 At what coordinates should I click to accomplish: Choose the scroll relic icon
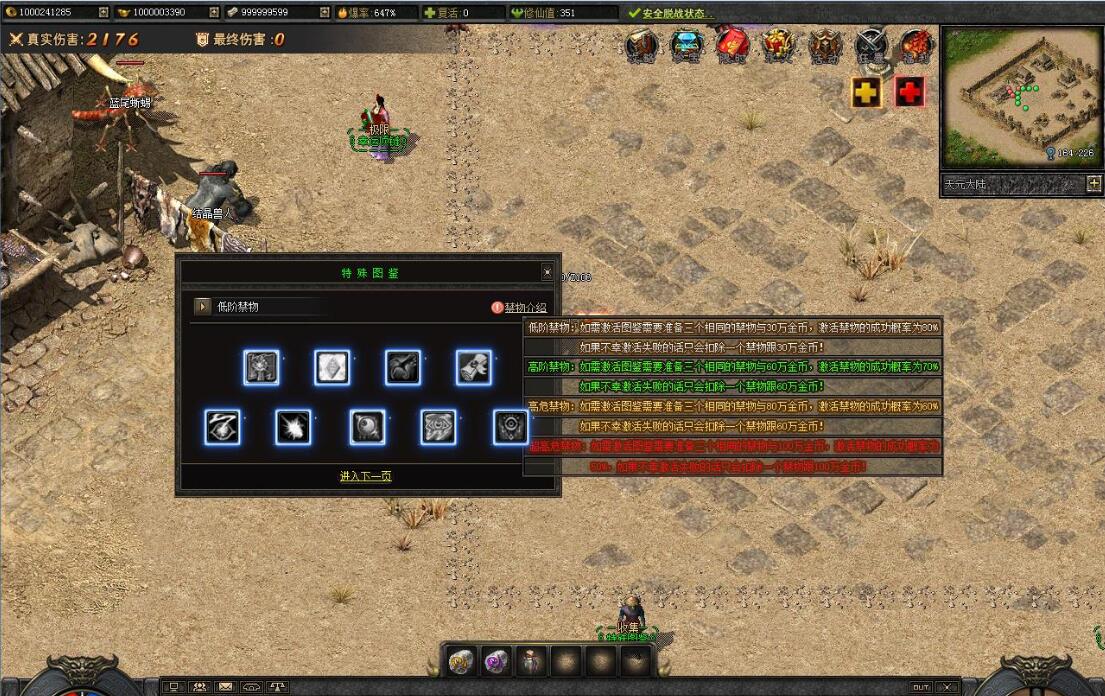click(474, 368)
